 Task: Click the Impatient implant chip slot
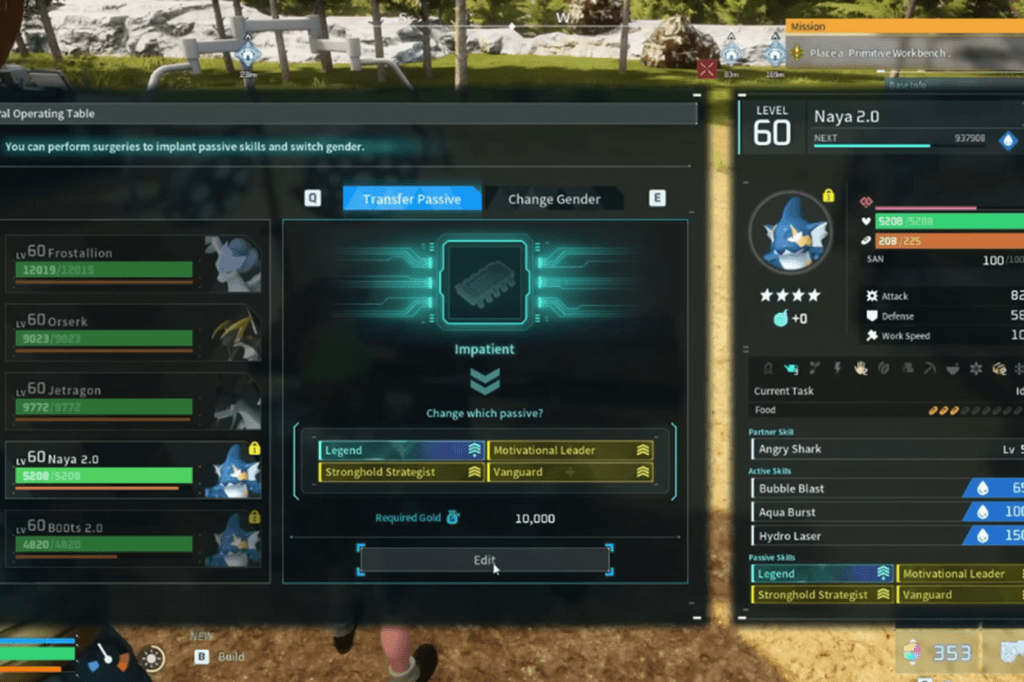click(485, 283)
